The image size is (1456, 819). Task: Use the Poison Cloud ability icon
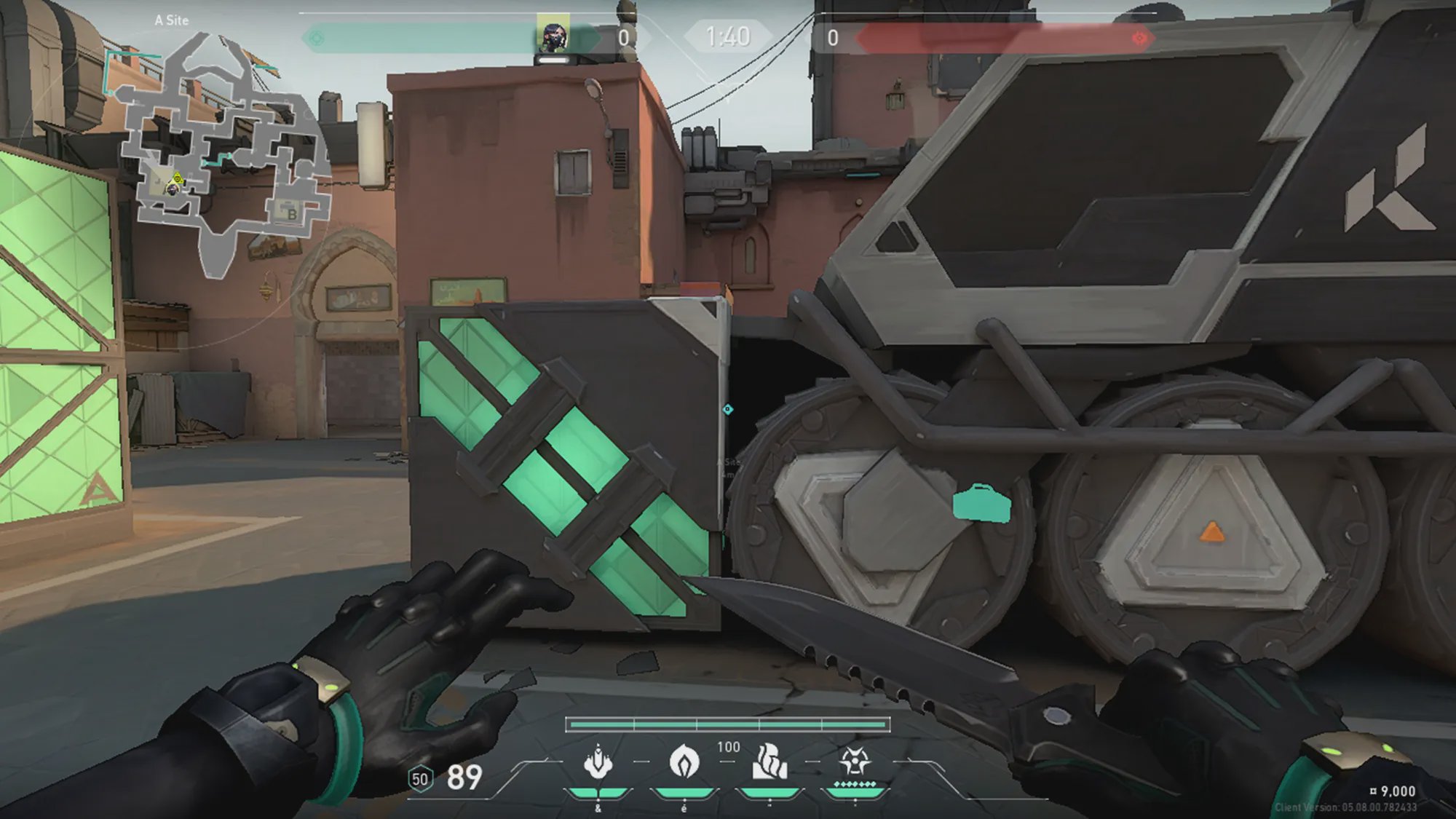click(684, 762)
